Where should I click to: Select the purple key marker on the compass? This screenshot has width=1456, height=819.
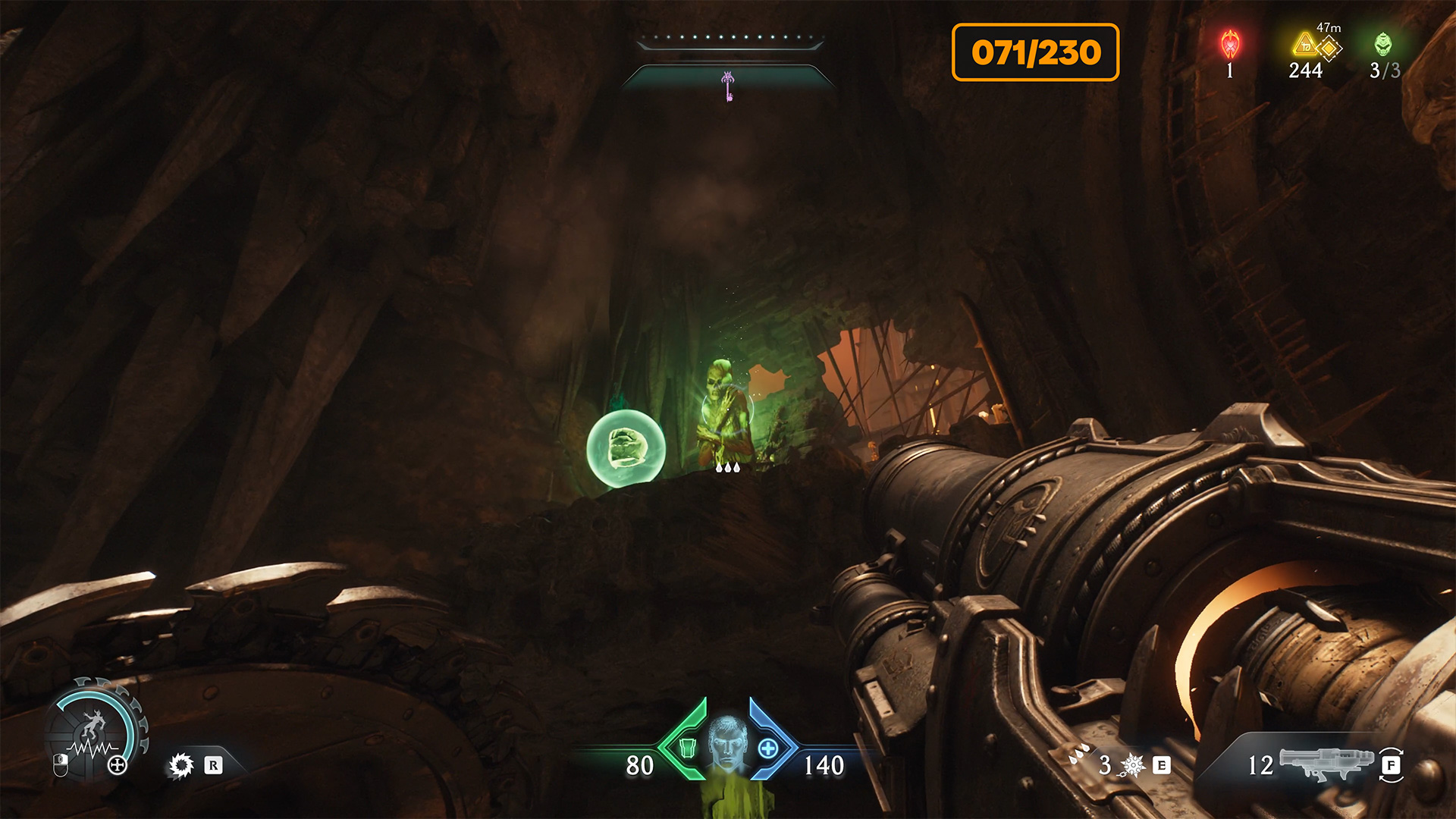click(x=728, y=86)
